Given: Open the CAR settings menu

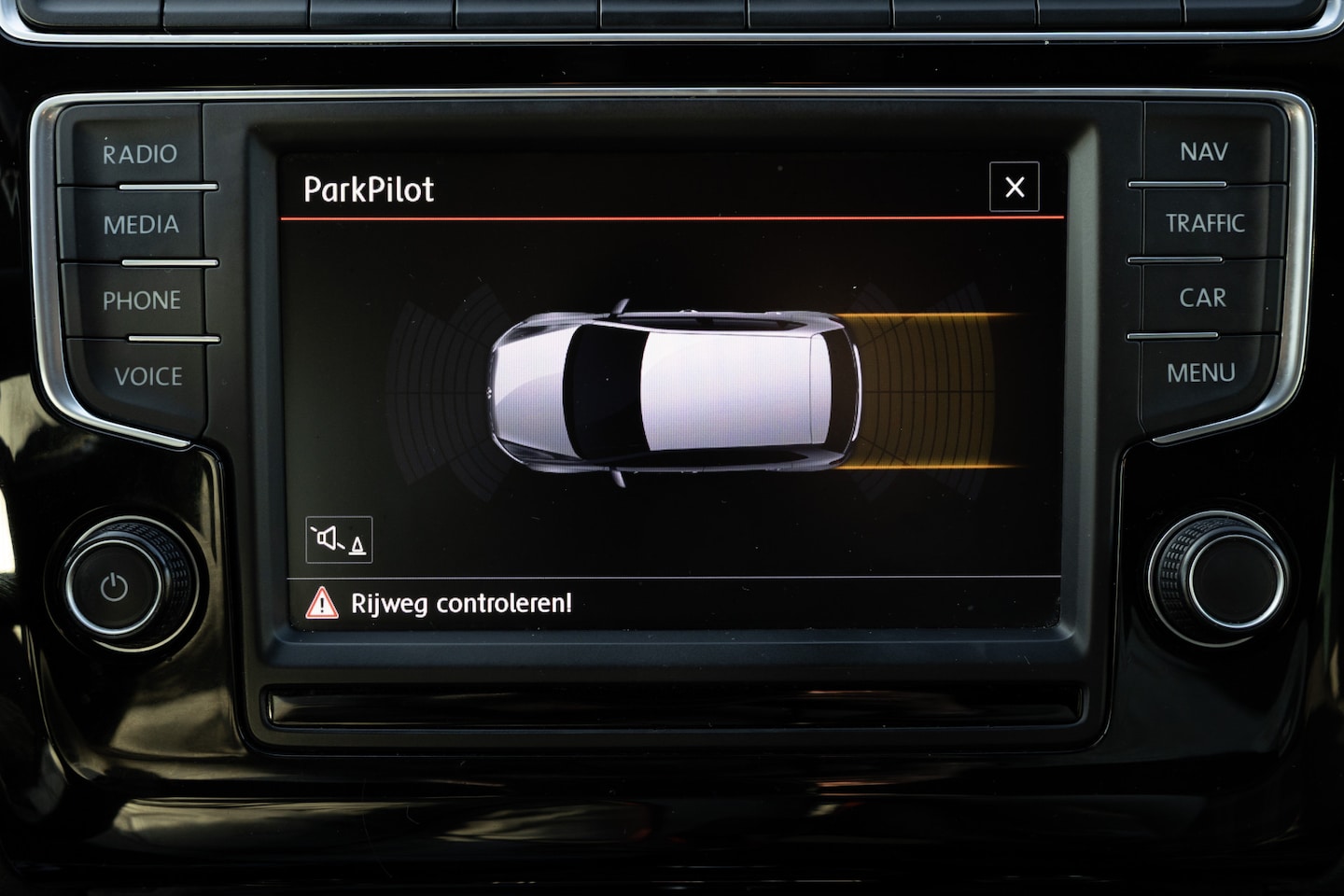Looking at the screenshot, I should point(1202,298).
